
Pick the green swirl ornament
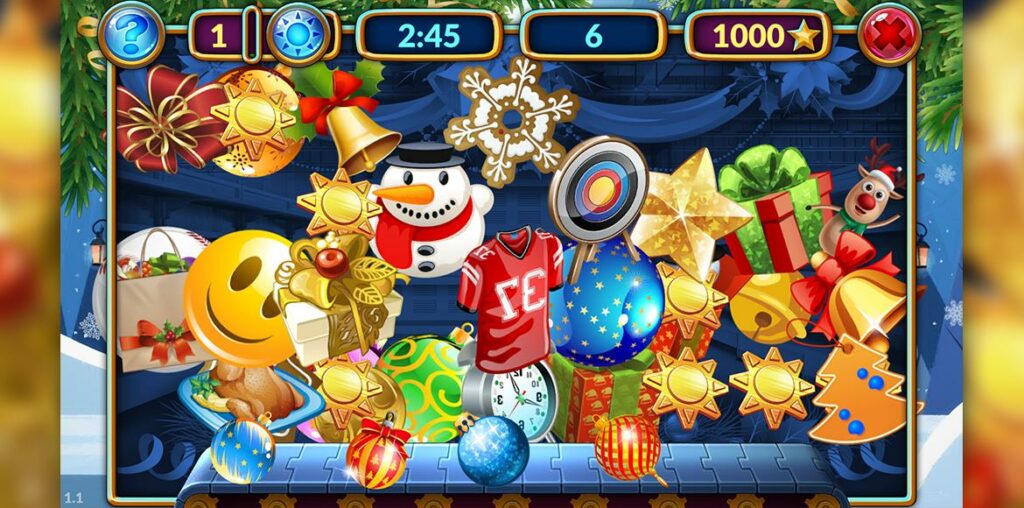click(421, 383)
